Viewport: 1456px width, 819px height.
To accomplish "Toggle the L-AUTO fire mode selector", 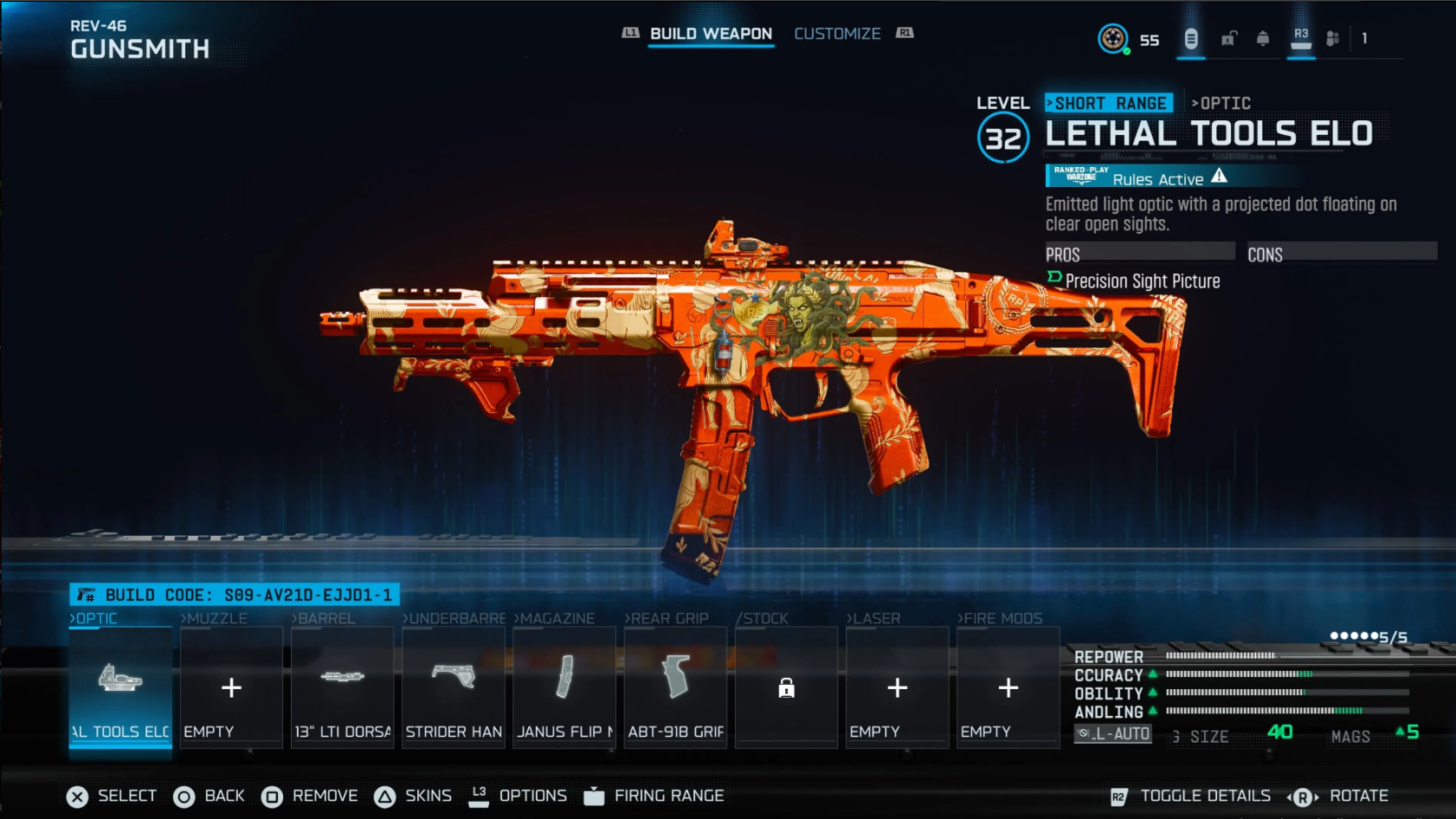I will pyautogui.click(x=1114, y=733).
